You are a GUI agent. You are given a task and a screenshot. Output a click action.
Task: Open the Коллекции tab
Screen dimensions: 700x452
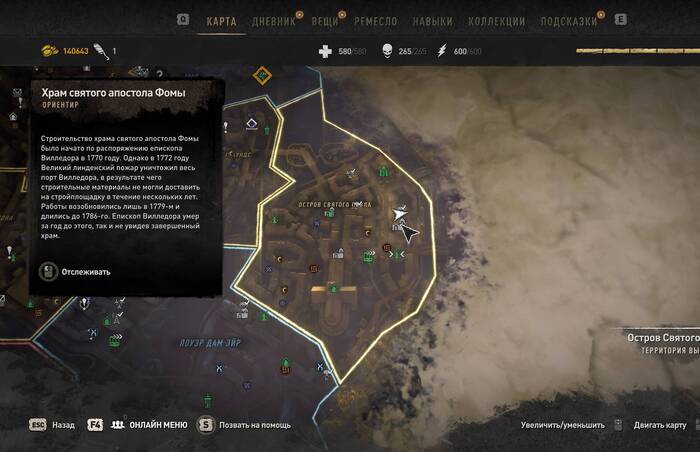coord(497,21)
